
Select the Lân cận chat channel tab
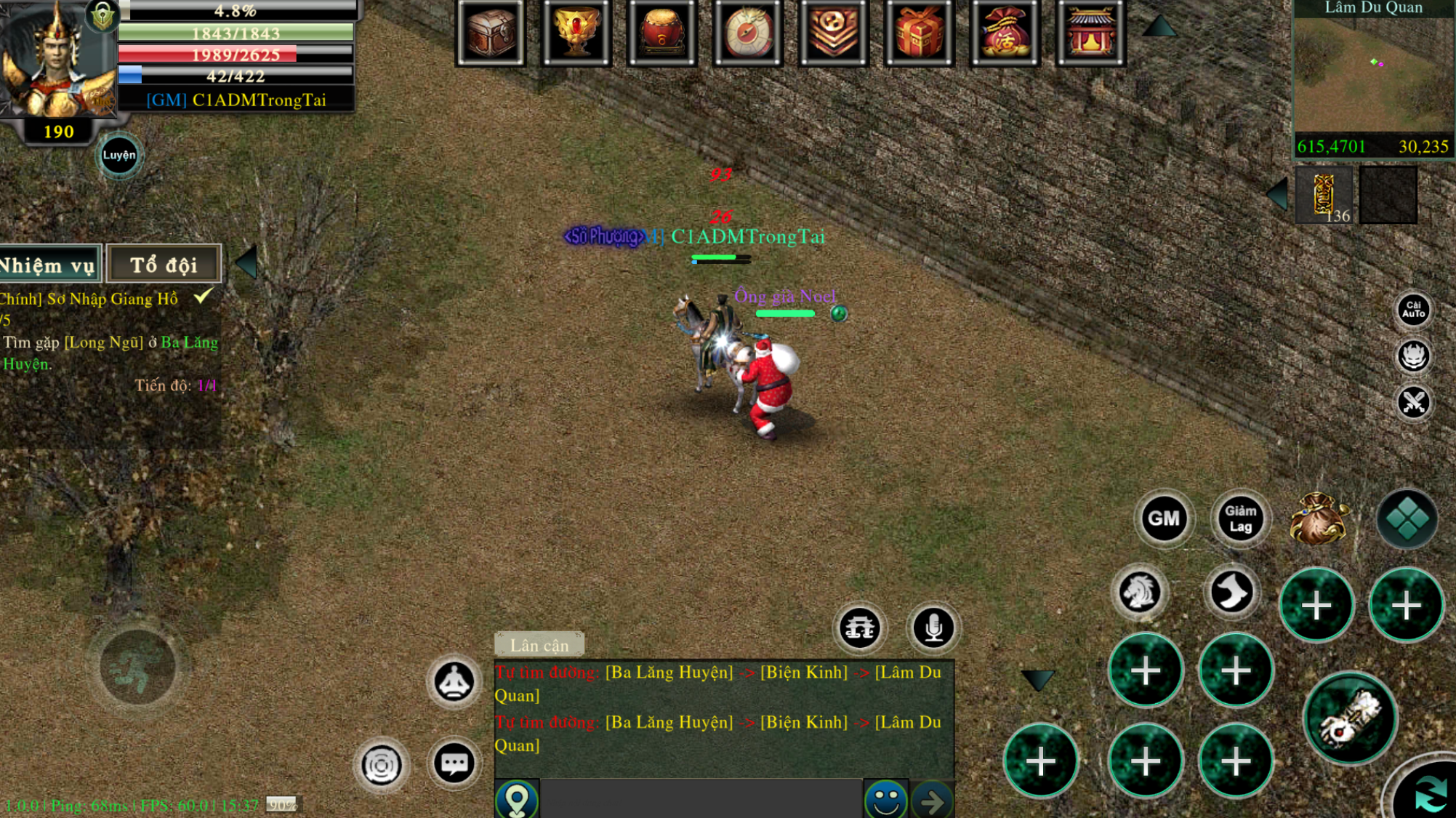[x=539, y=645]
